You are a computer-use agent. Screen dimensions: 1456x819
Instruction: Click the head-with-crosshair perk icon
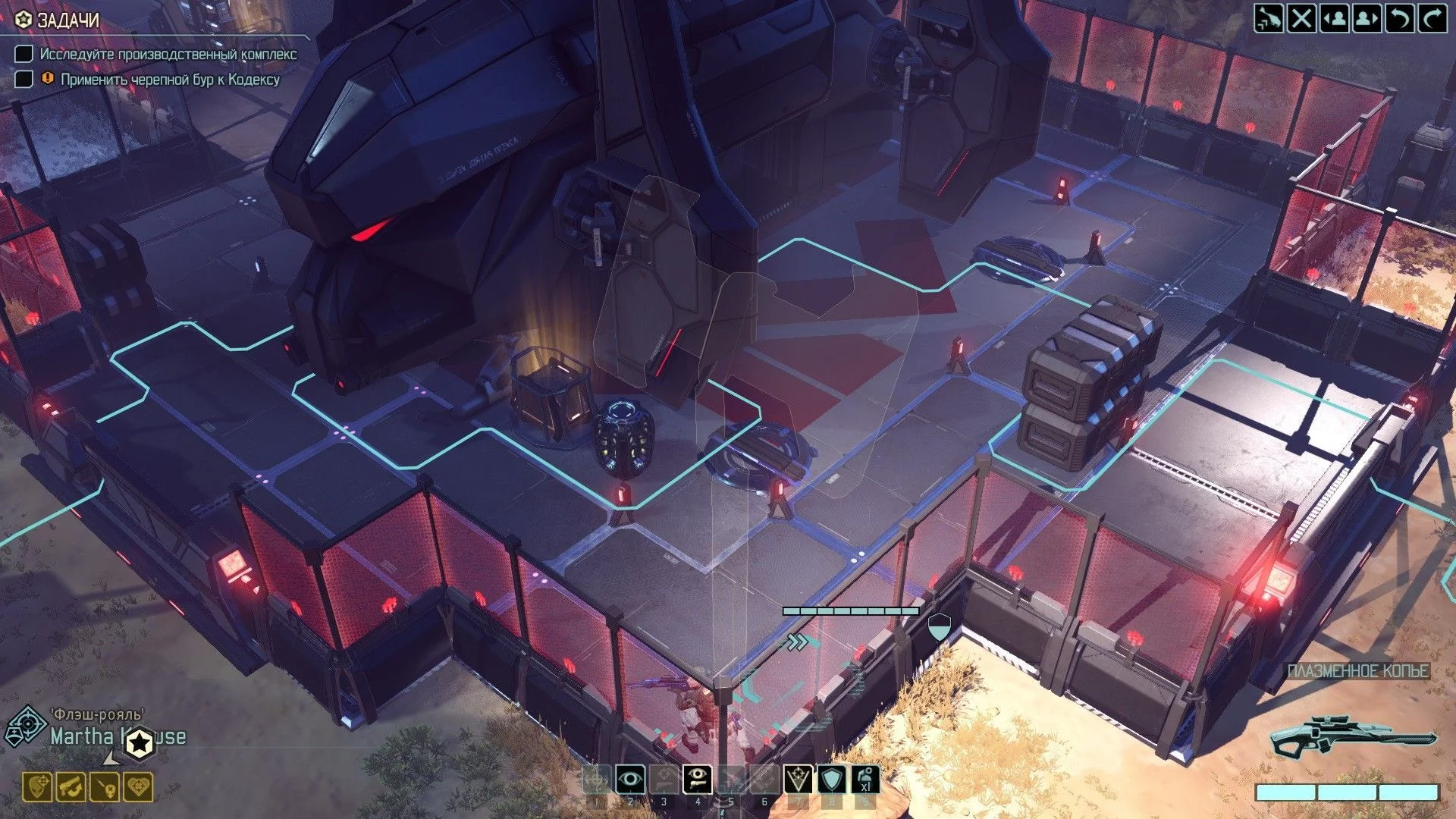tap(37, 788)
